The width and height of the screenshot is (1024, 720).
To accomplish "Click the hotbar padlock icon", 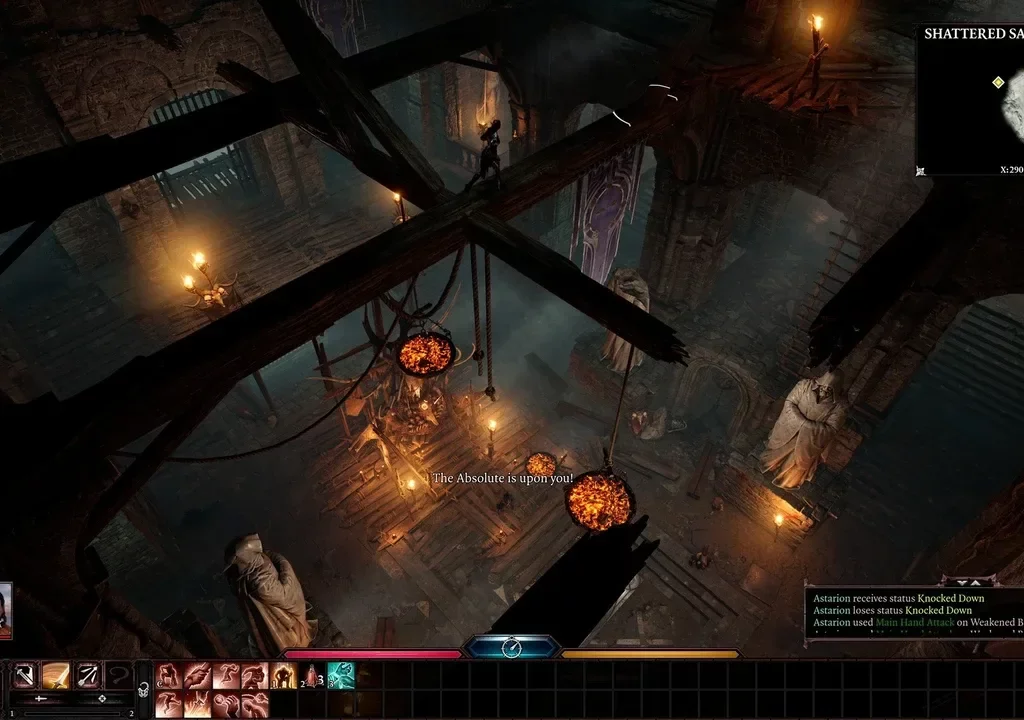I will click(x=144, y=688).
